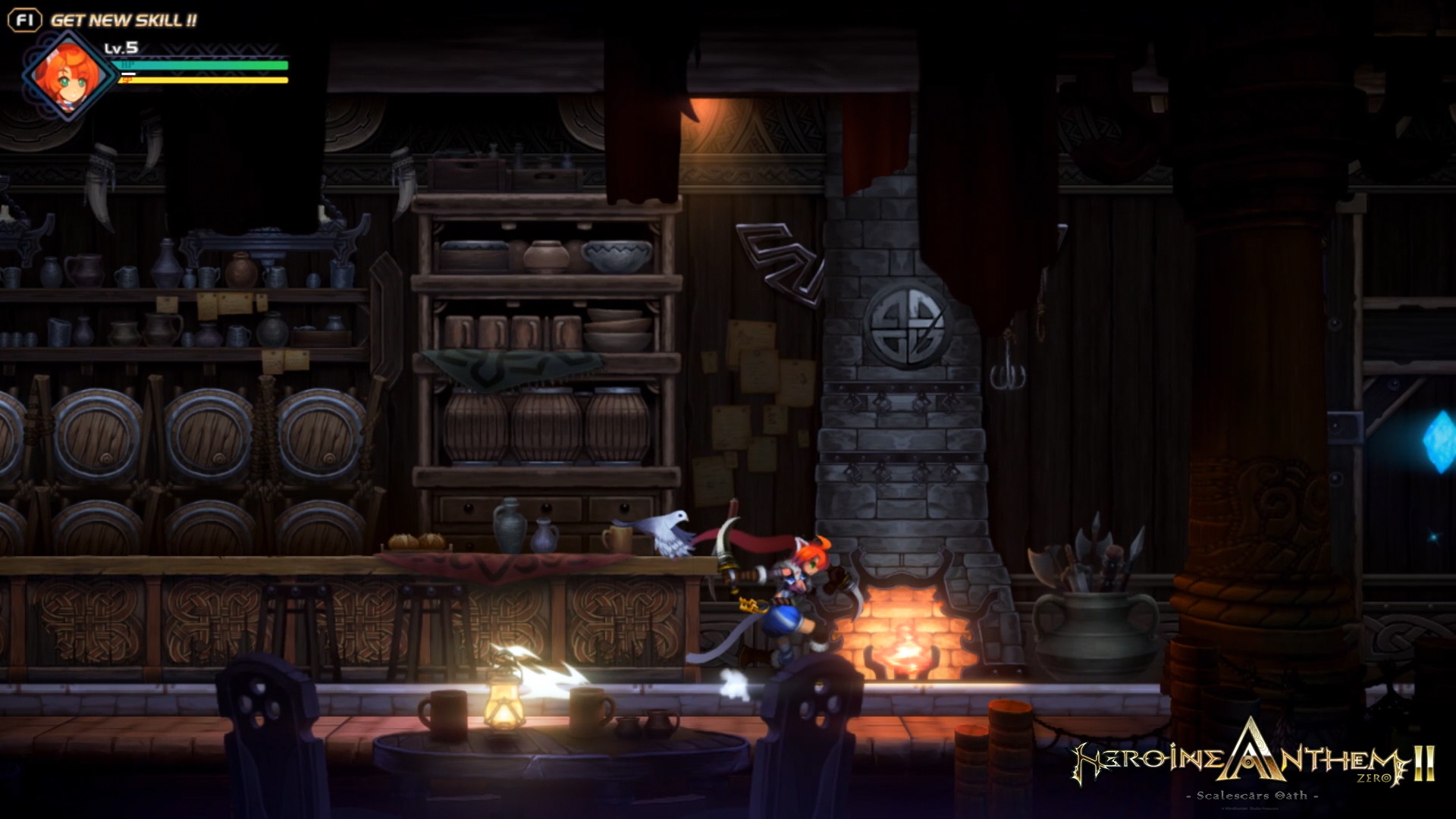Click the Windthunder Studio production credit
The width and height of the screenshot is (1456, 819).
click(1250, 808)
